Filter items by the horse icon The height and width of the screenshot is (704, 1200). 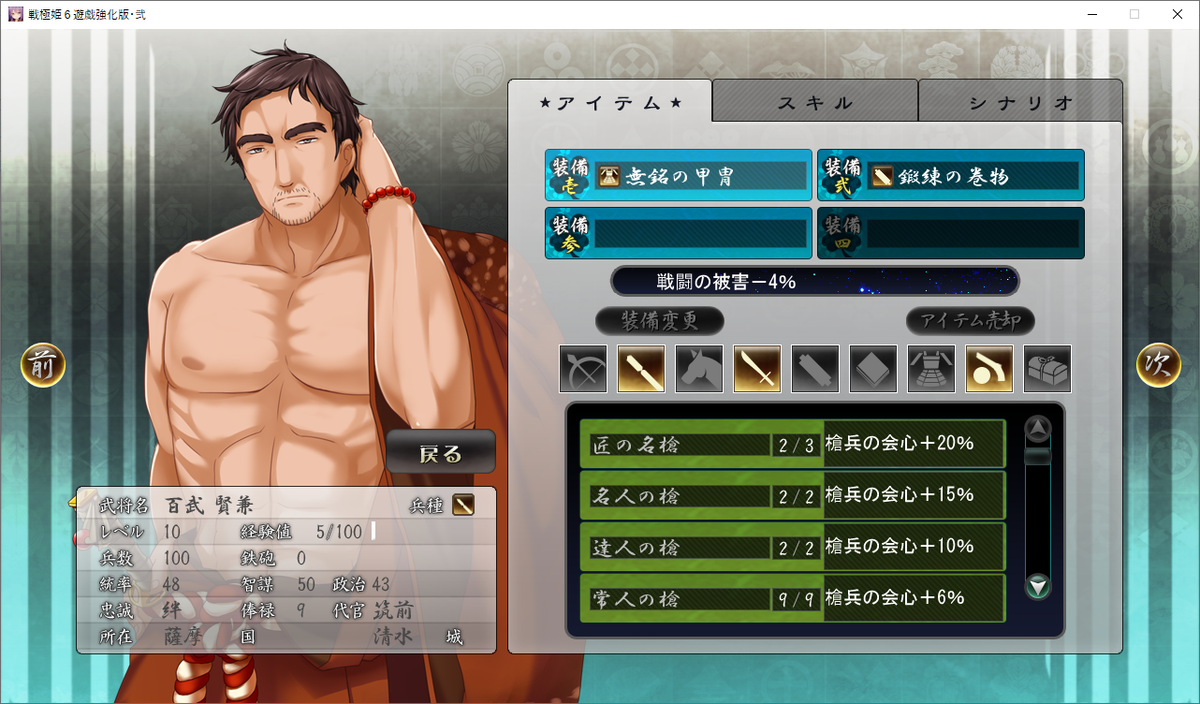tap(700, 369)
